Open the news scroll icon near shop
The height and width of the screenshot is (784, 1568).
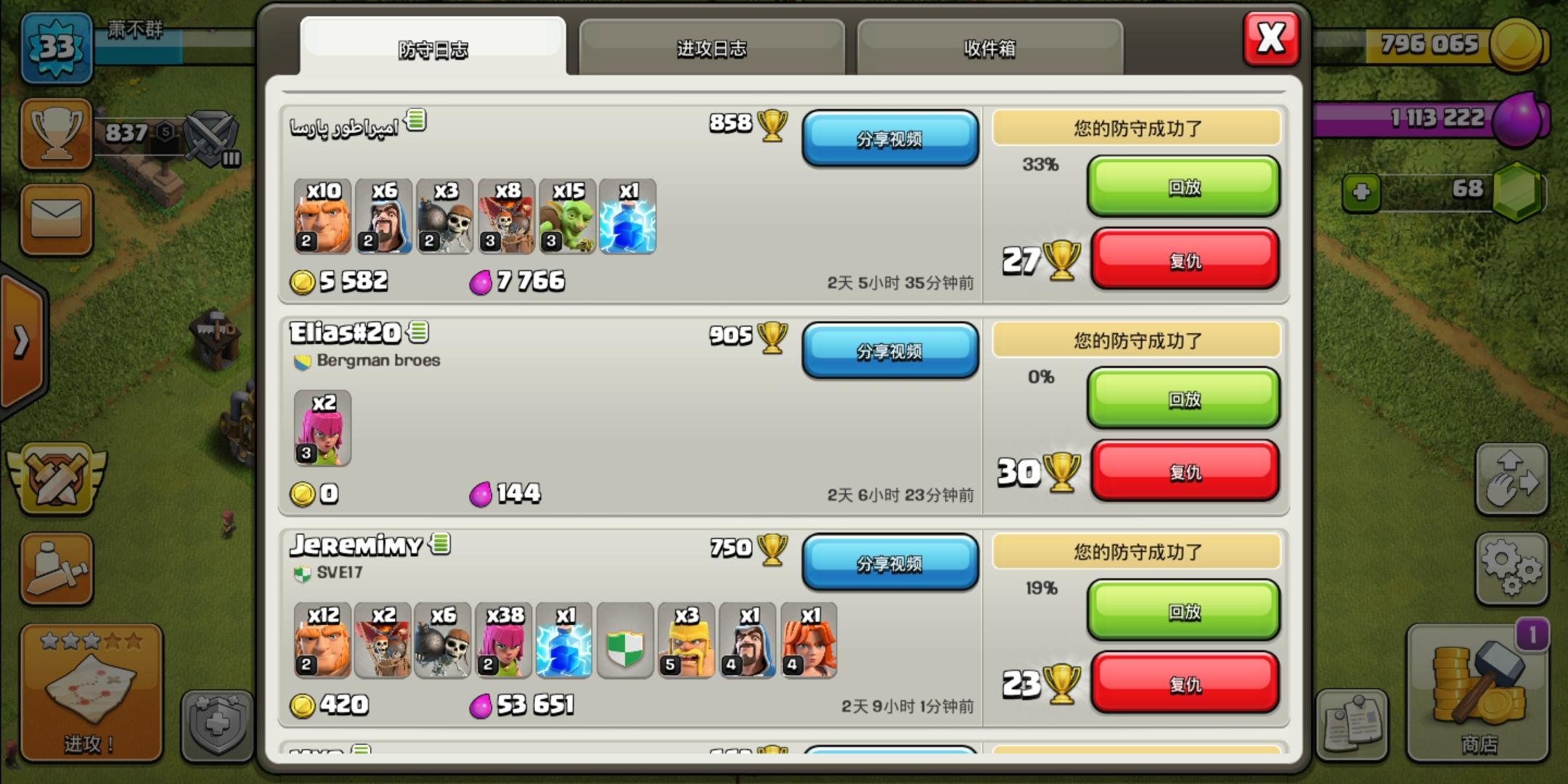coord(1352,722)
